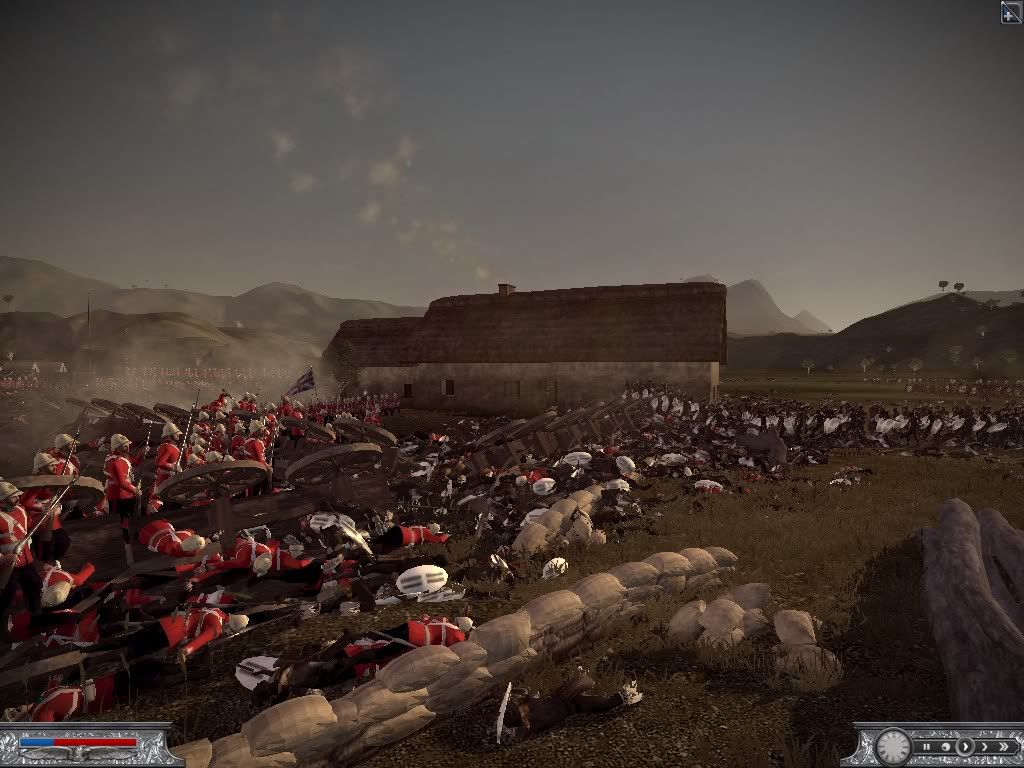Switch to fast forward speed

(x=984, y=746)
